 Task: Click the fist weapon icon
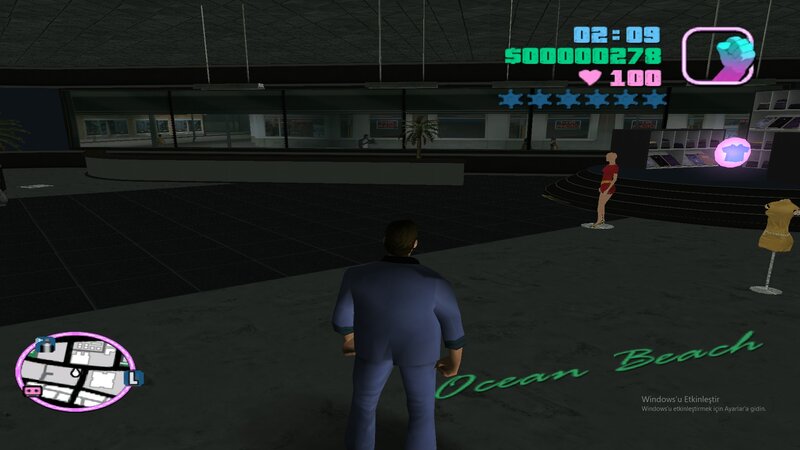pyautogui.click(x=717, y=55)
